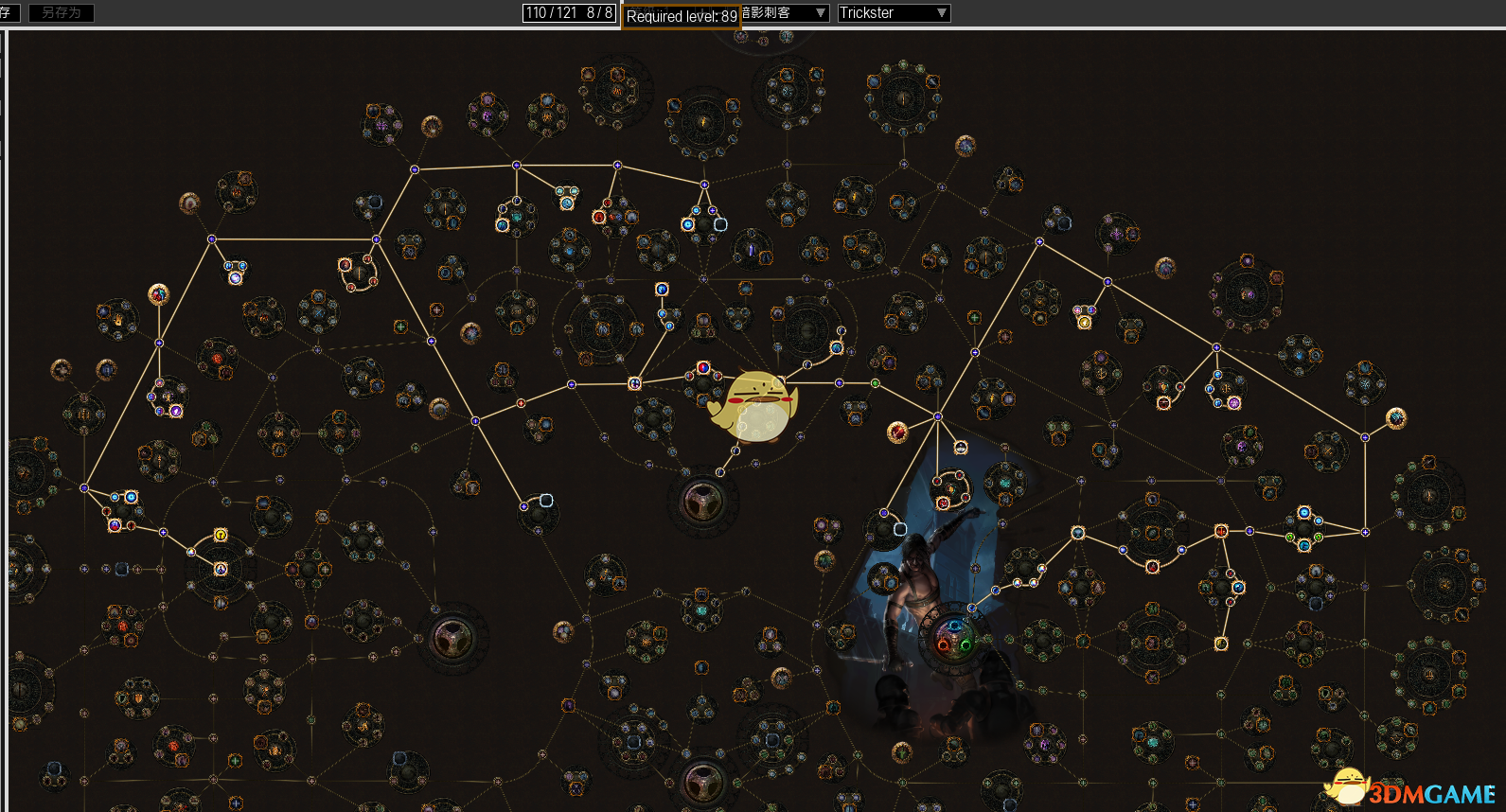This screenshot has height=812, width=1506.
Task: Click the greyed 另存为 (Save As) button
Action: [x=62, y=13]
